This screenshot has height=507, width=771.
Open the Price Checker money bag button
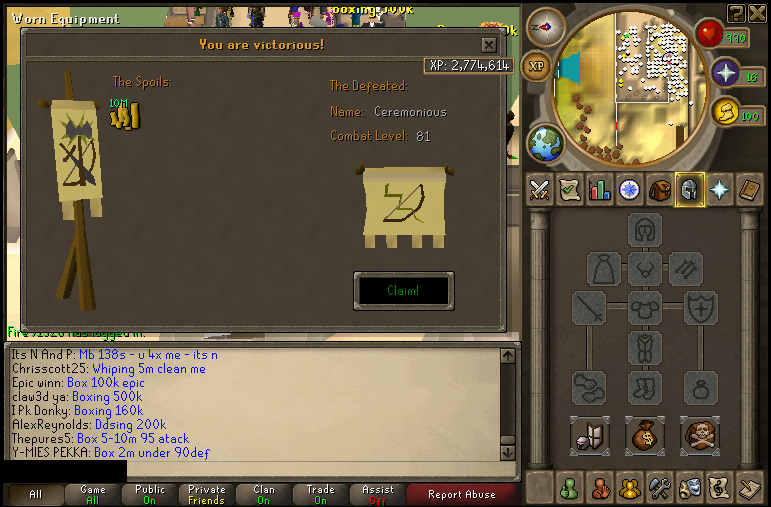pos(645,435)
